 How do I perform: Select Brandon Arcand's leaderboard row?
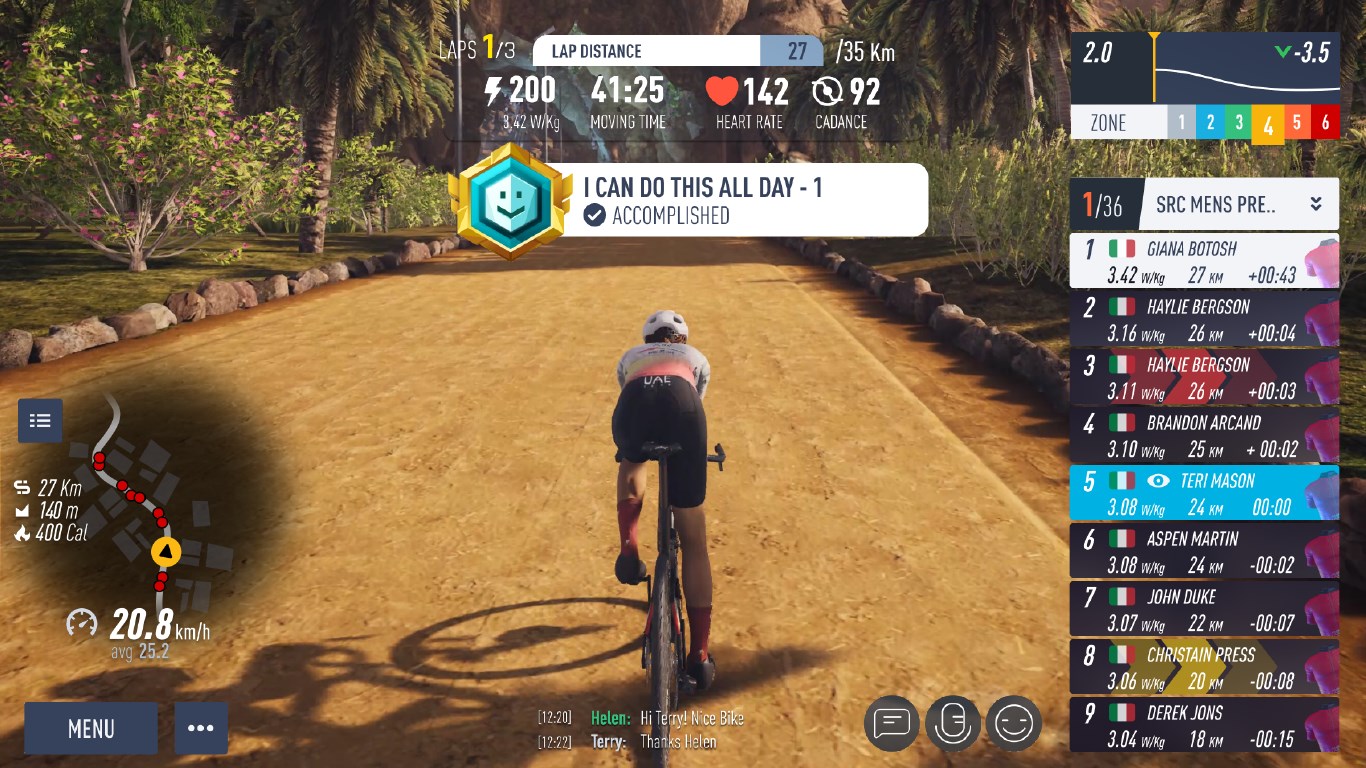(x=1204, y=435)
